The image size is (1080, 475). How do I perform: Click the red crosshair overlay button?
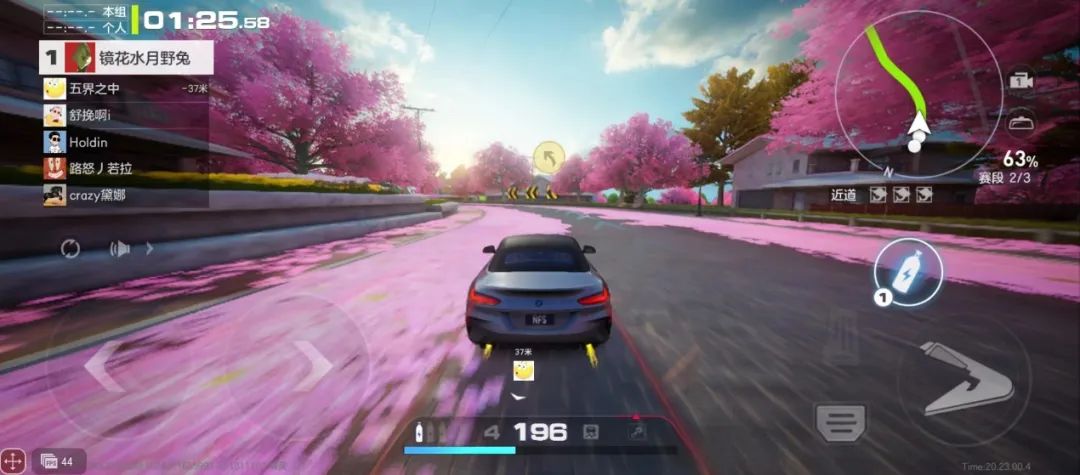[14, 460]
